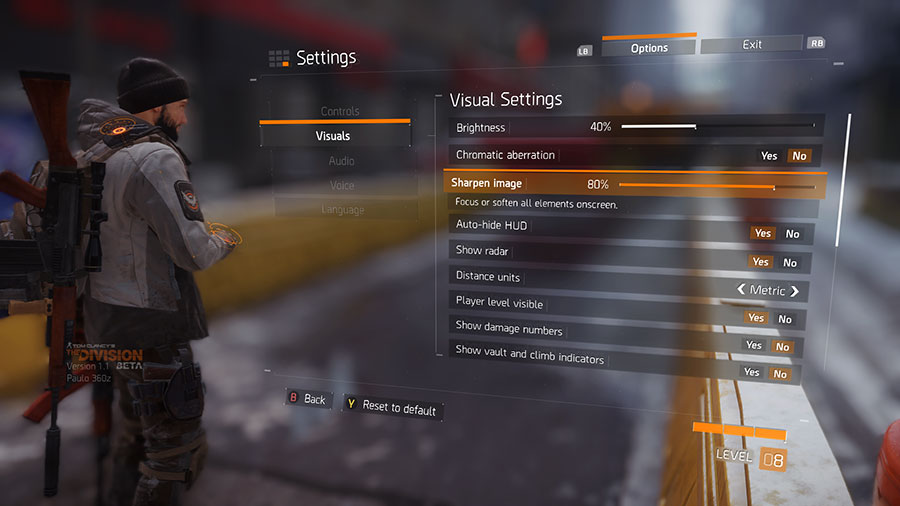This screenshot has width=900, height=506.
Task: Click right arrow on Distance units
Action: pyautogui.click(x=795, y=291)
